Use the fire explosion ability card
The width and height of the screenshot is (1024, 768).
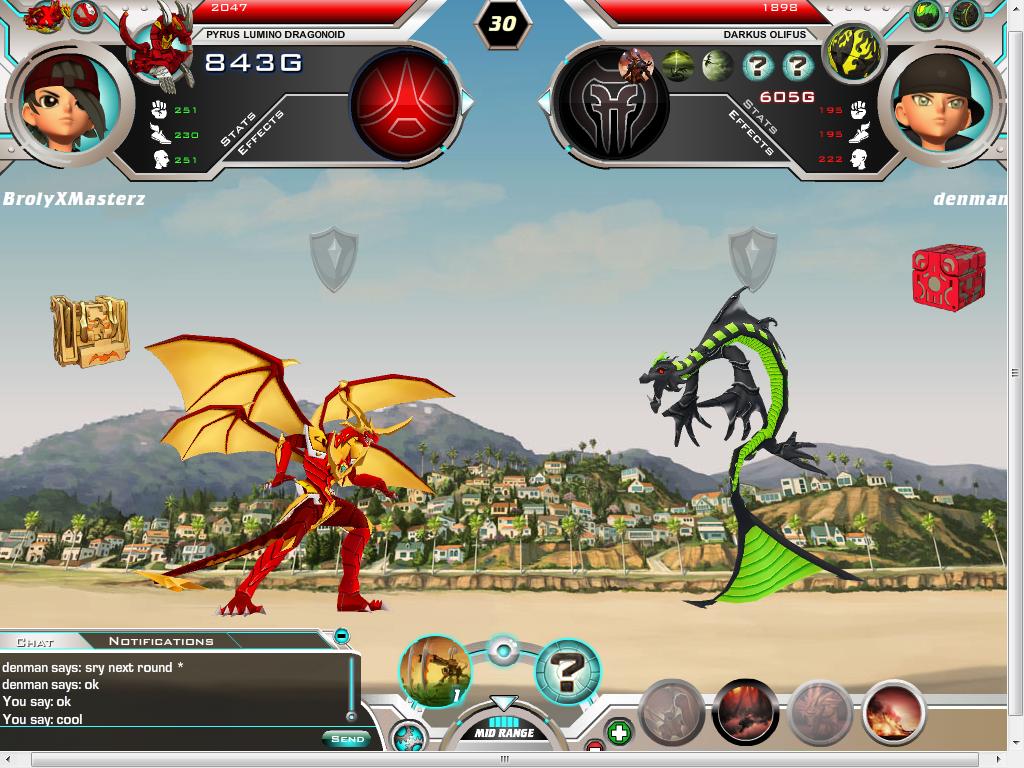893,712
